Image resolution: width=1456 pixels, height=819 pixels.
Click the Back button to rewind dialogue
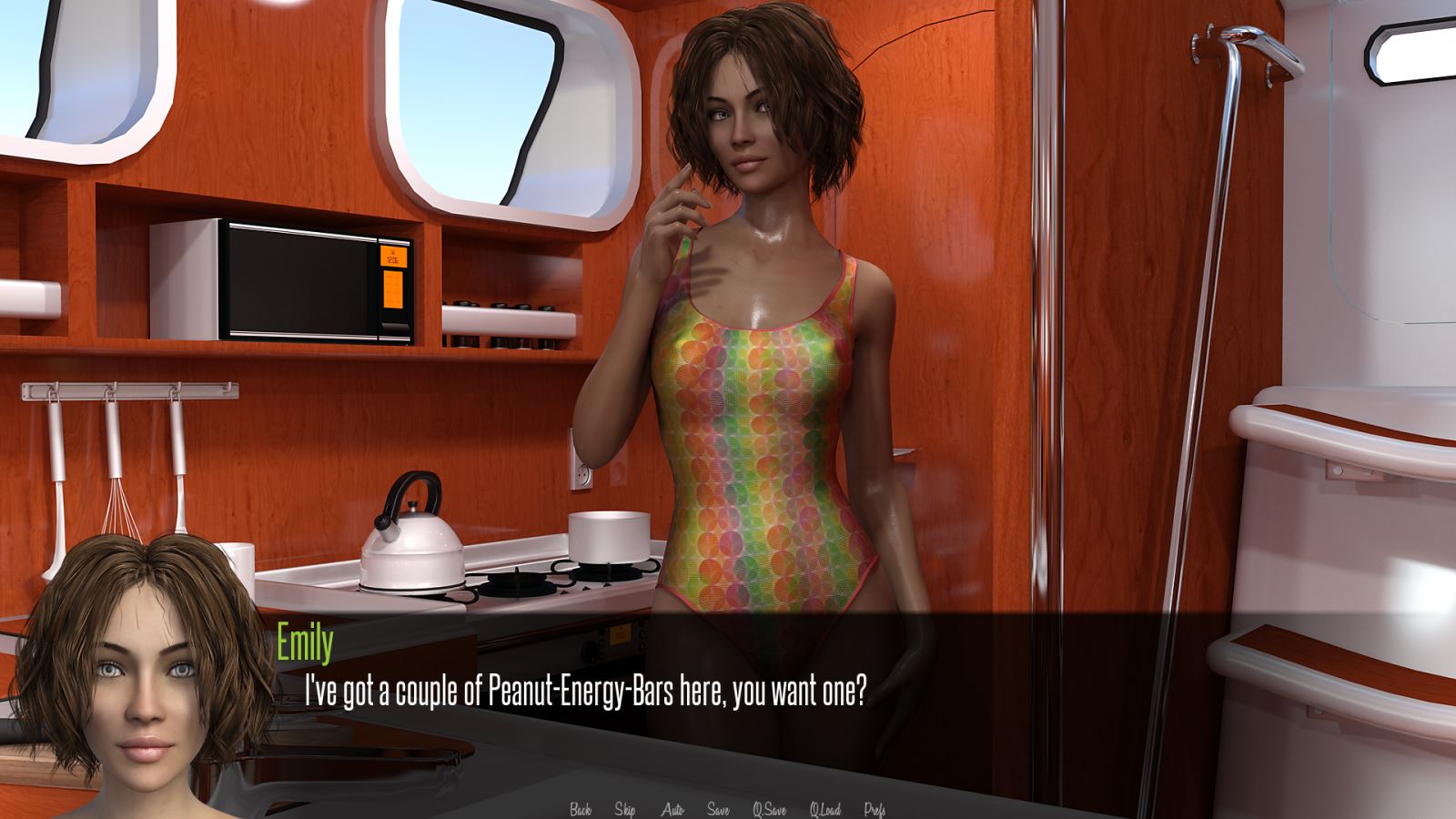click(580, 808)
